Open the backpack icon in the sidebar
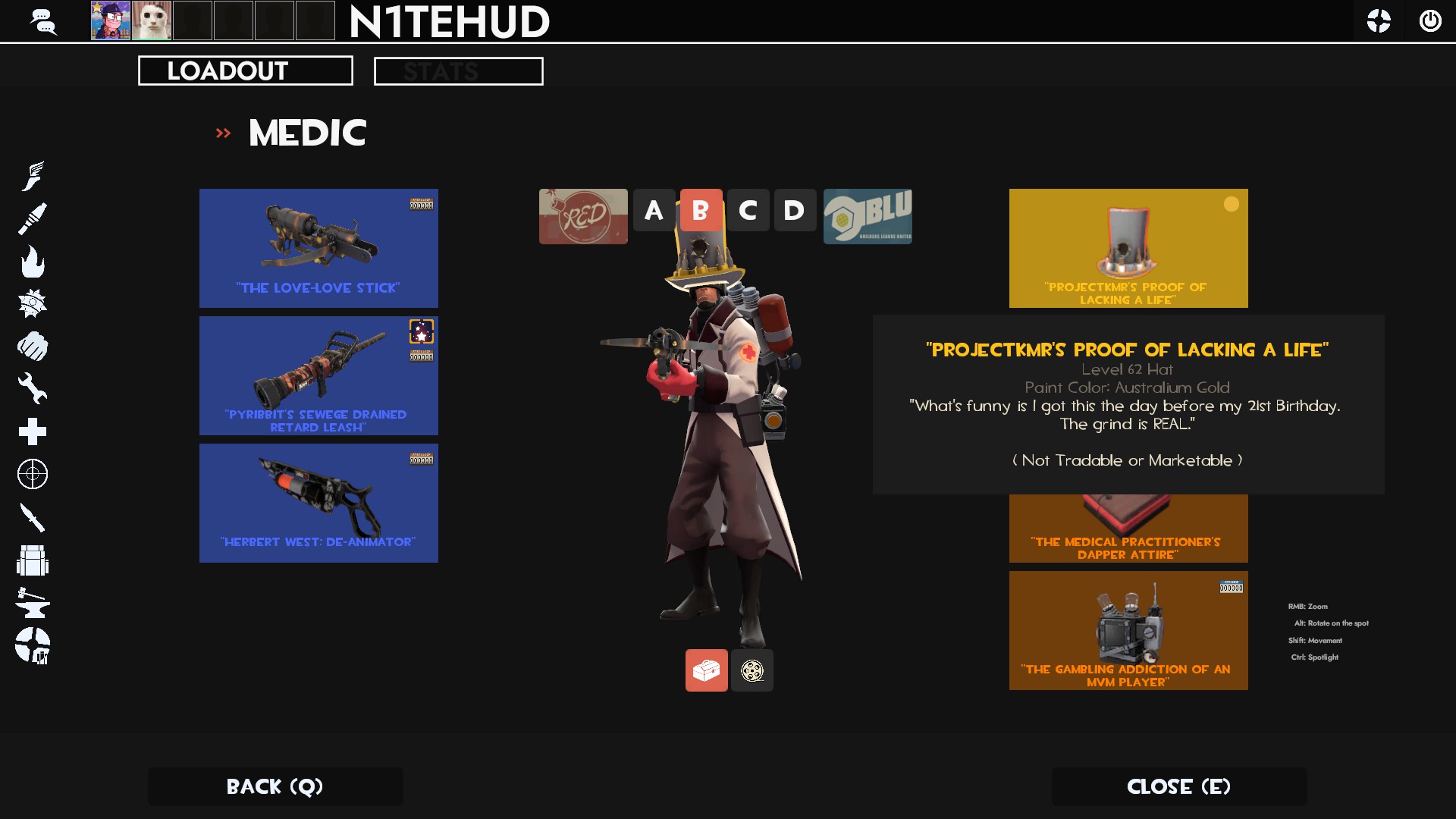 [x=33, y=562]
